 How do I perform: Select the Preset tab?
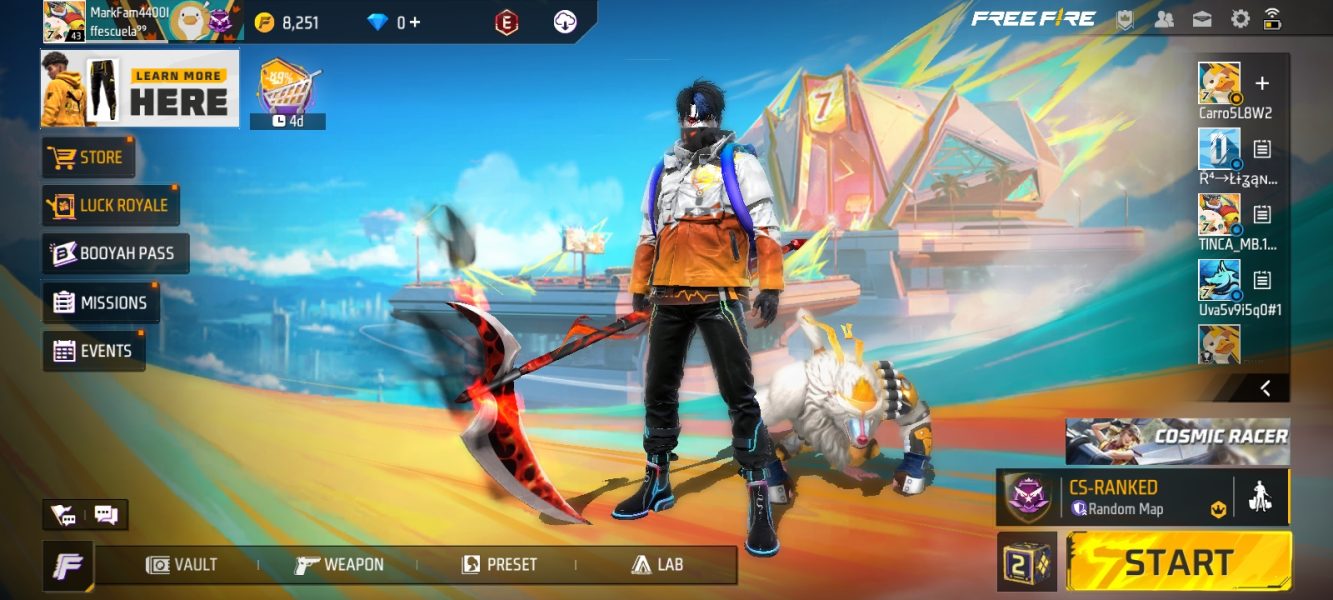(499, 565)
